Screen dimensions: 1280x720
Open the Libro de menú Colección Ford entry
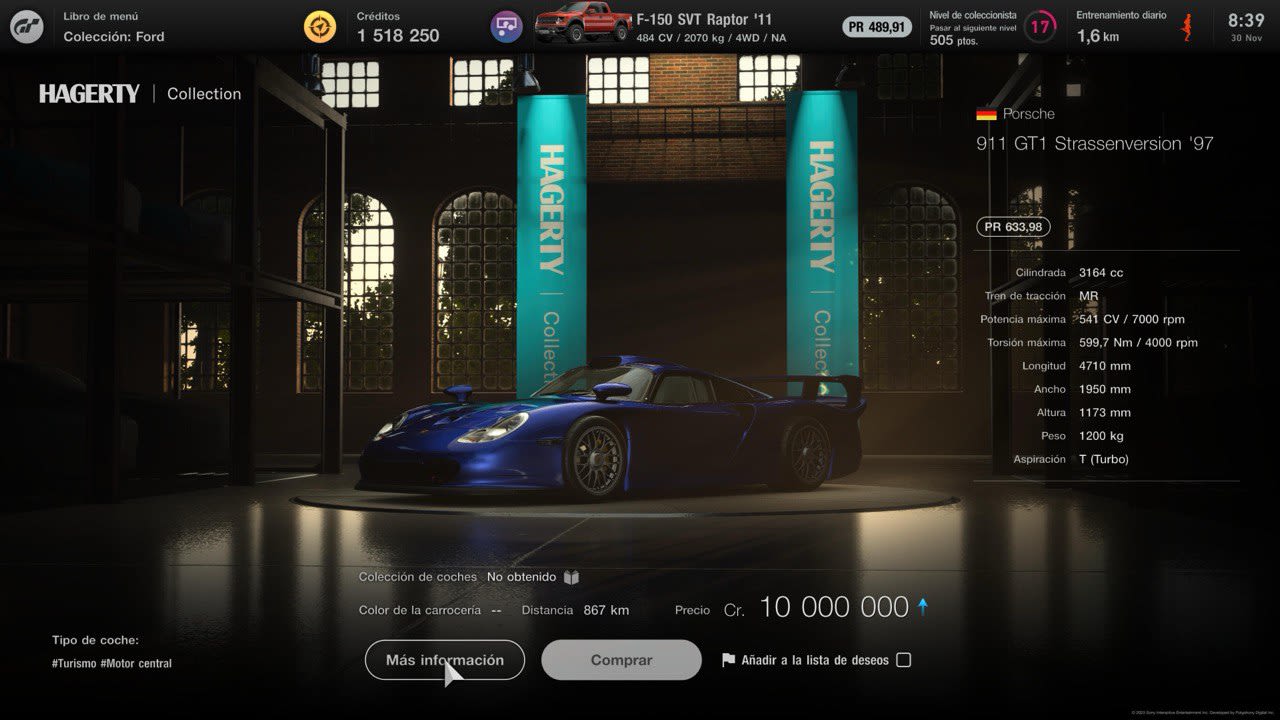coord(113,27)
